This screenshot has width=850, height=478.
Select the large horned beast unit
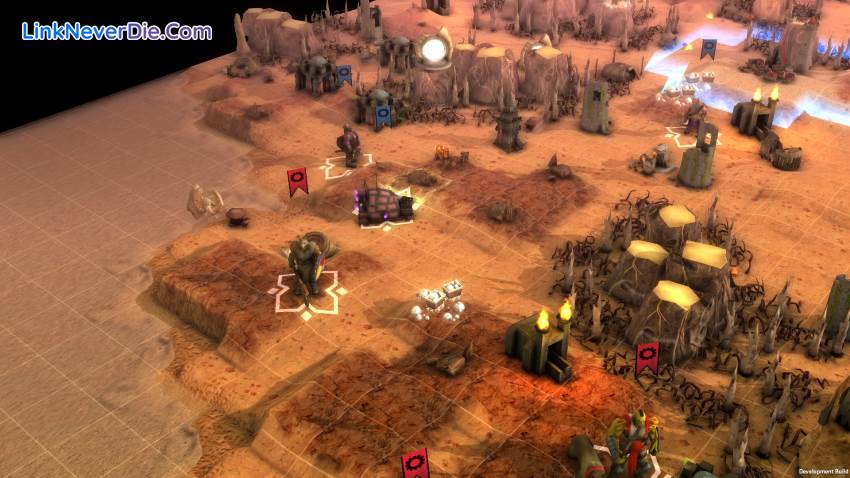tap(306, 265)
